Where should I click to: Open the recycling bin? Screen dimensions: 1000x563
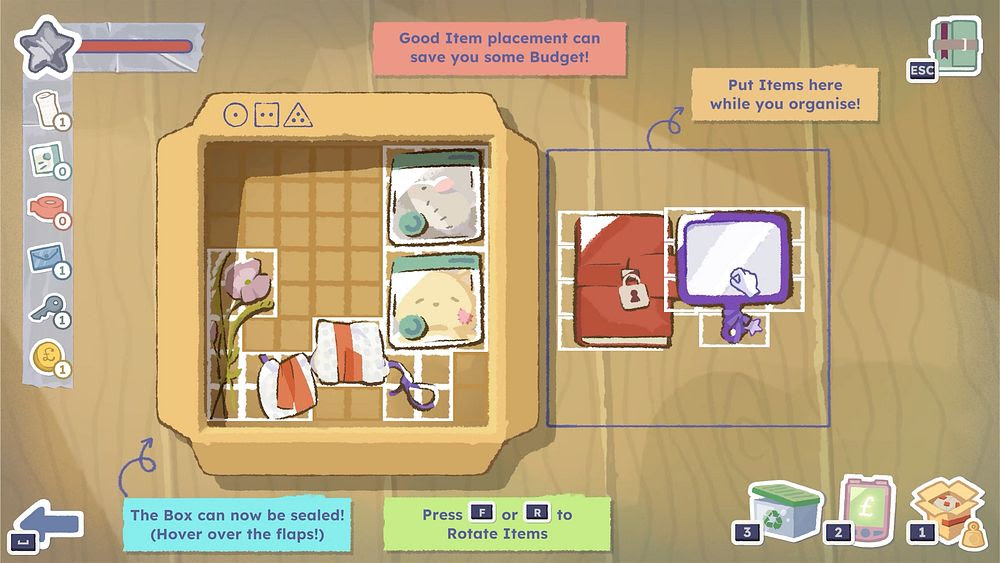tap(786, 508)
